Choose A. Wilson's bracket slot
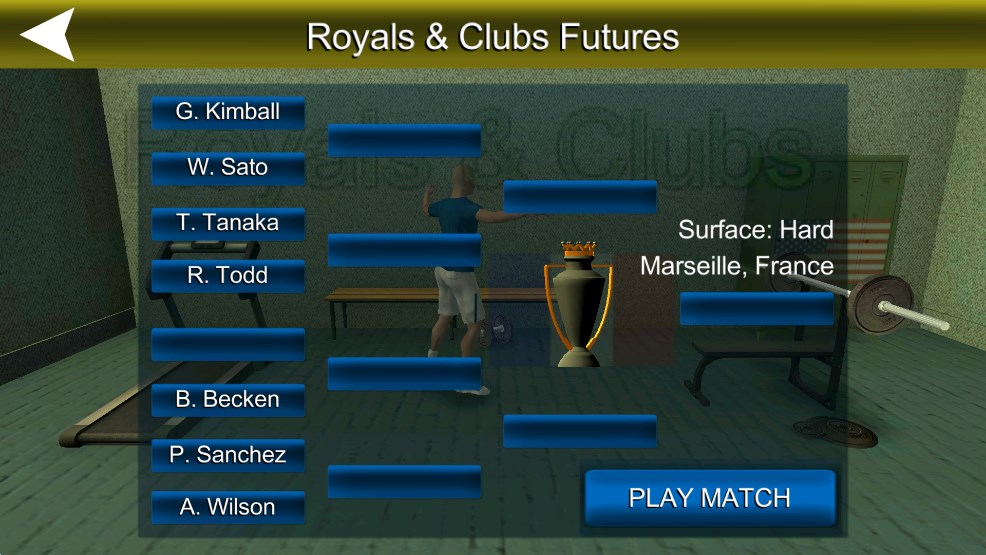 tap(228, 507)
